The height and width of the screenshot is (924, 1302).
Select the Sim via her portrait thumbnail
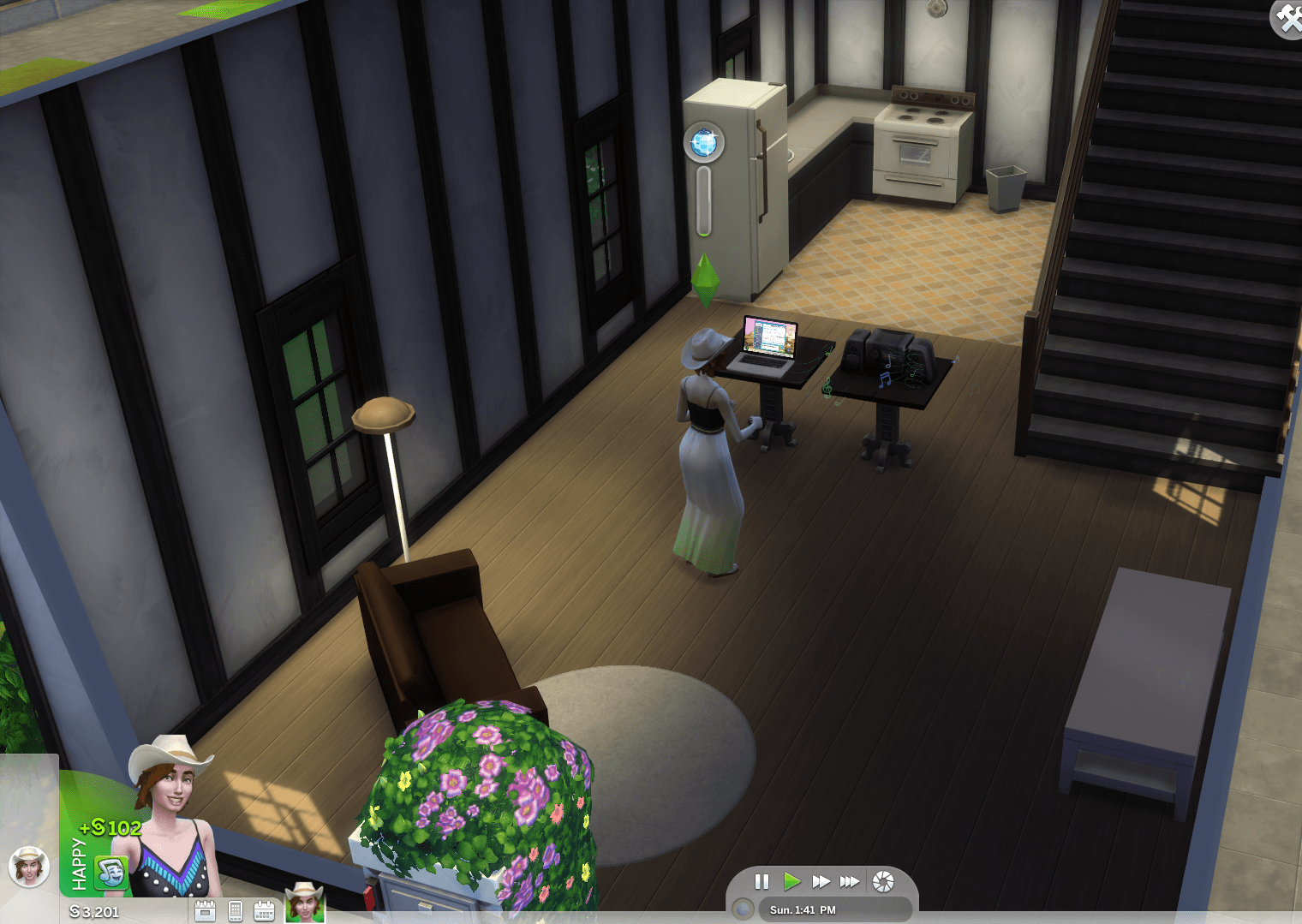pyautogui.click(x=304, y=903)
